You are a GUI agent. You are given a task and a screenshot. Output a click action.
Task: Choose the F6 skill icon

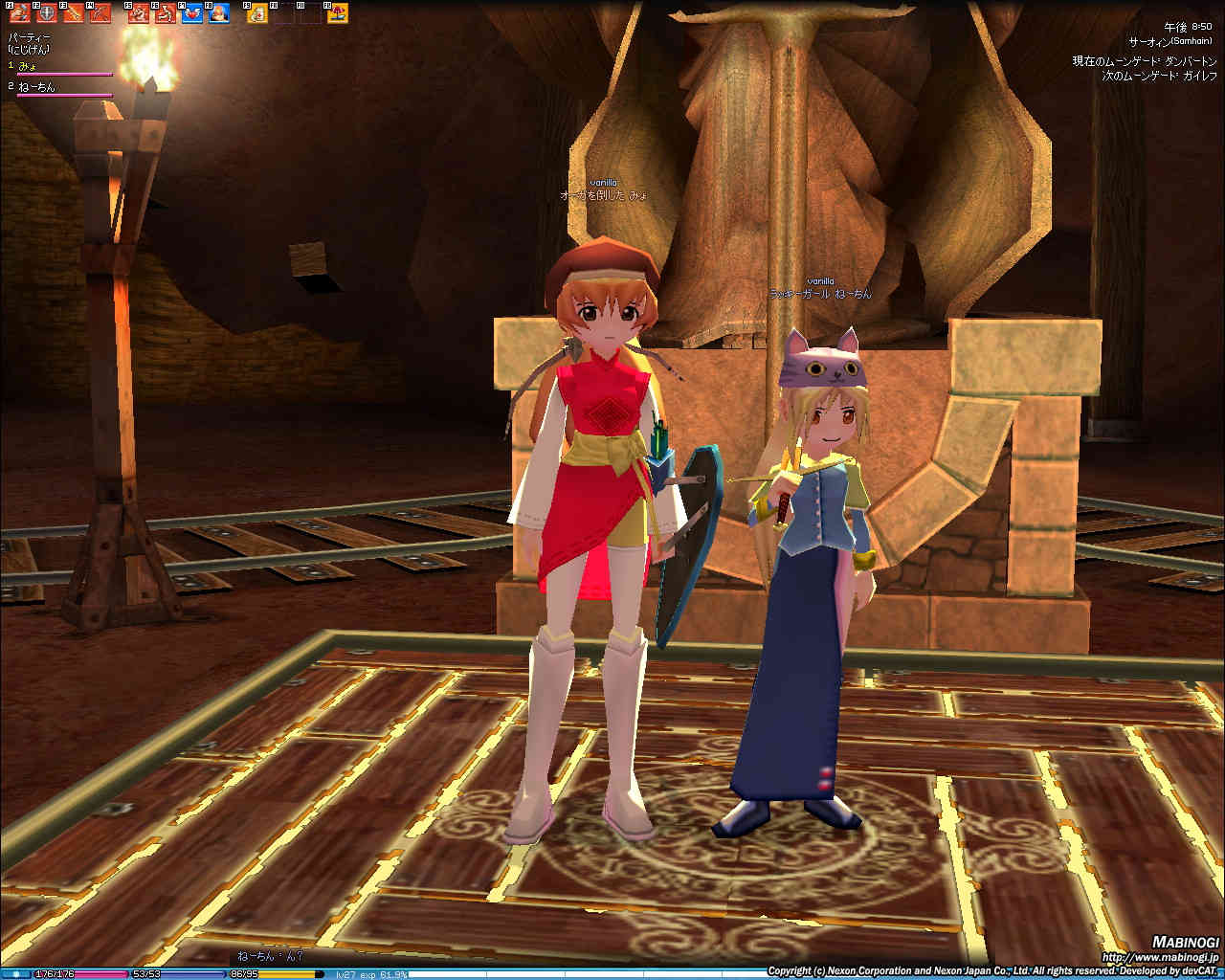point(166,12)
